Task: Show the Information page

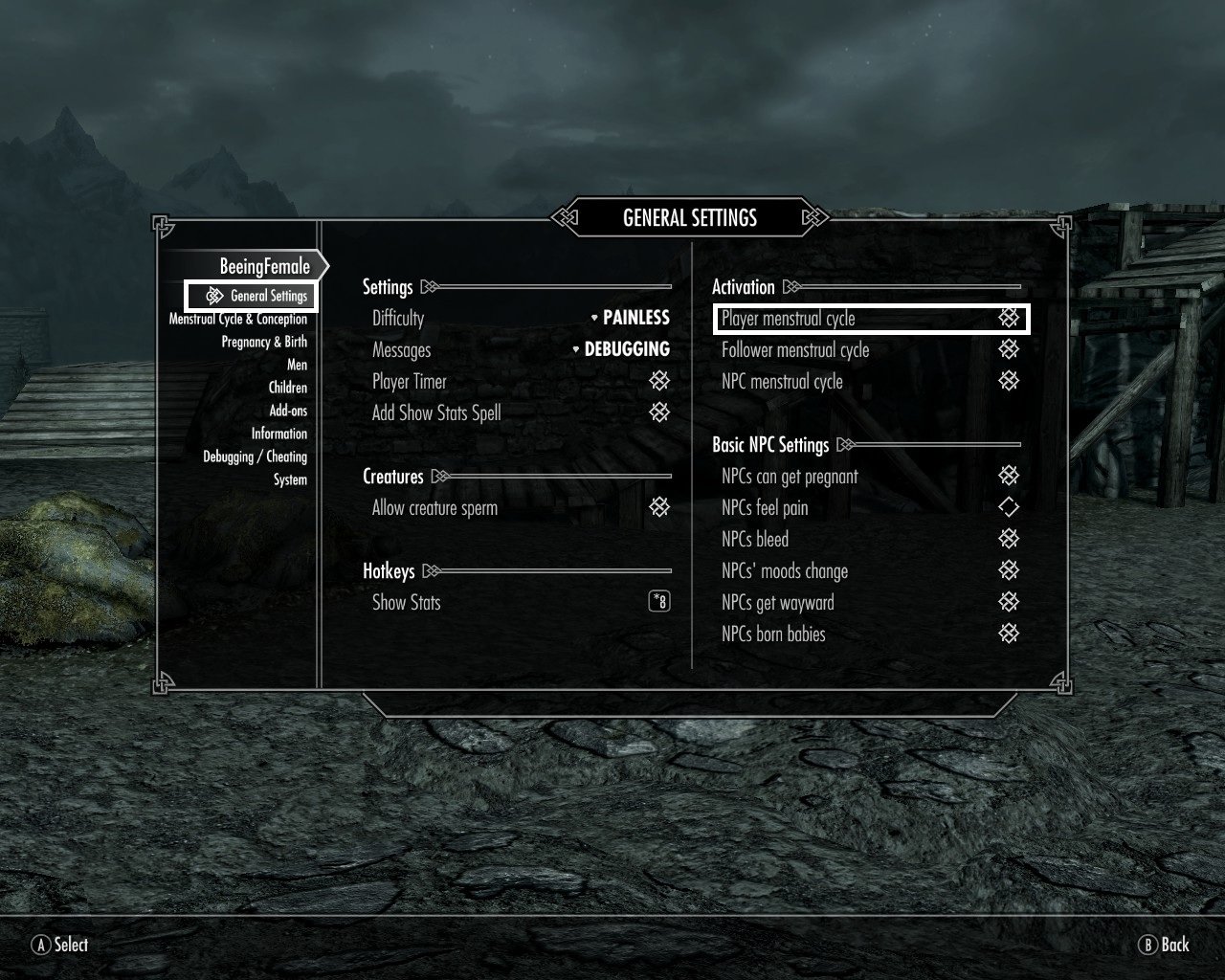Action: click(x=278, y=434)
